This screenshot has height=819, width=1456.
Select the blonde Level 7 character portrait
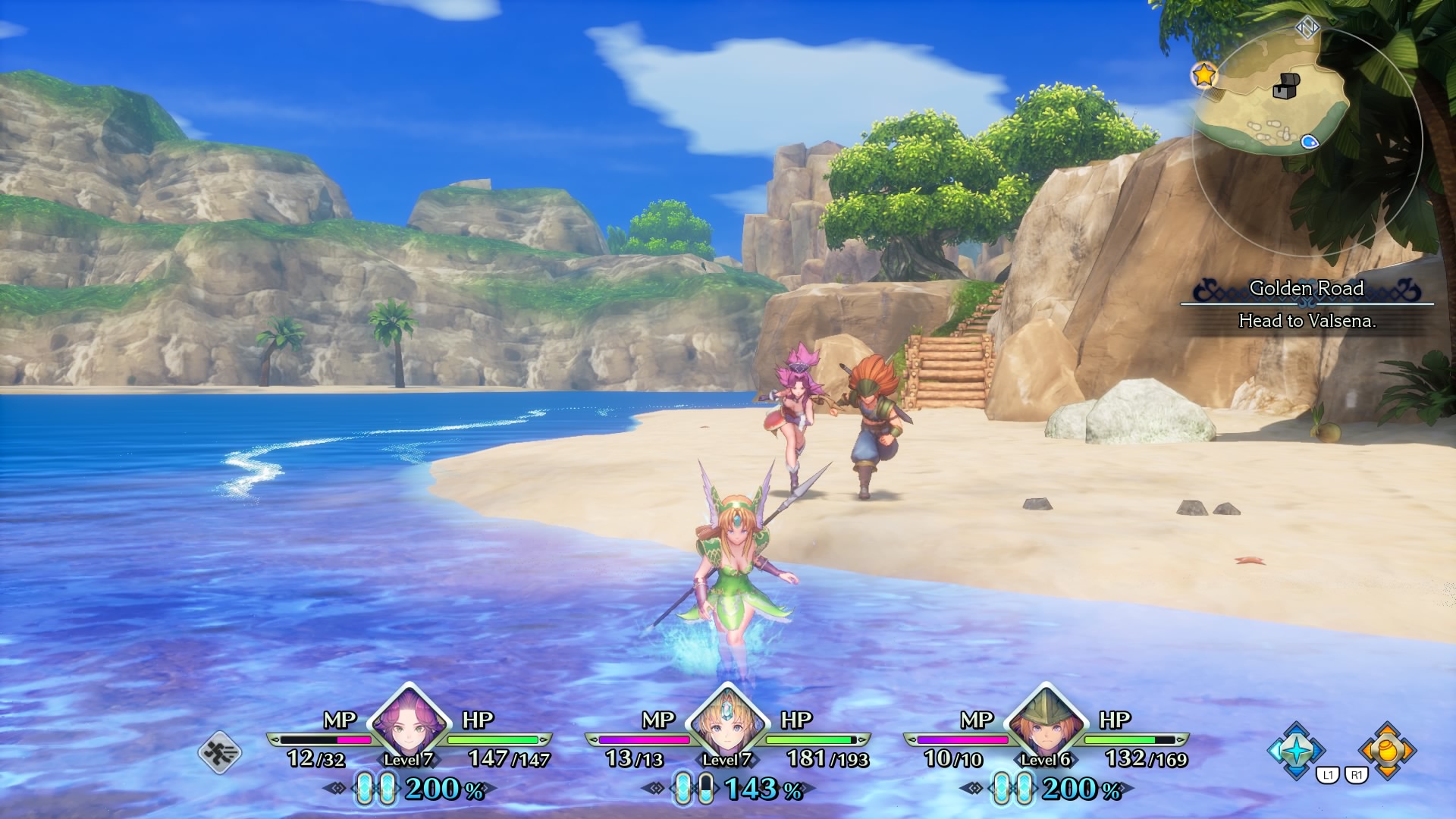[x=727, y=726]
